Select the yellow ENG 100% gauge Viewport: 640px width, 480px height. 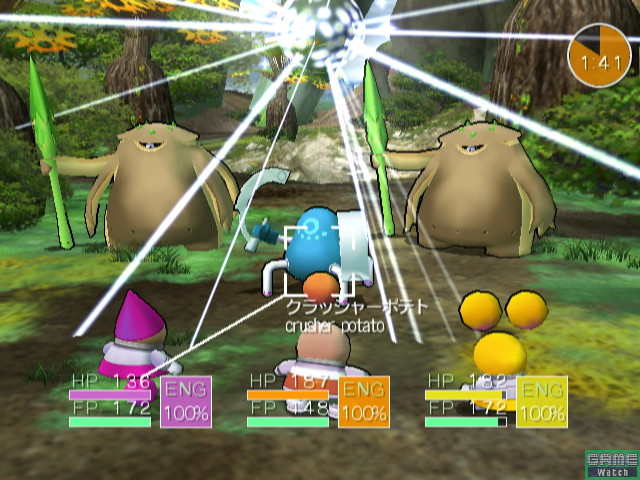[x=541, y=402]
